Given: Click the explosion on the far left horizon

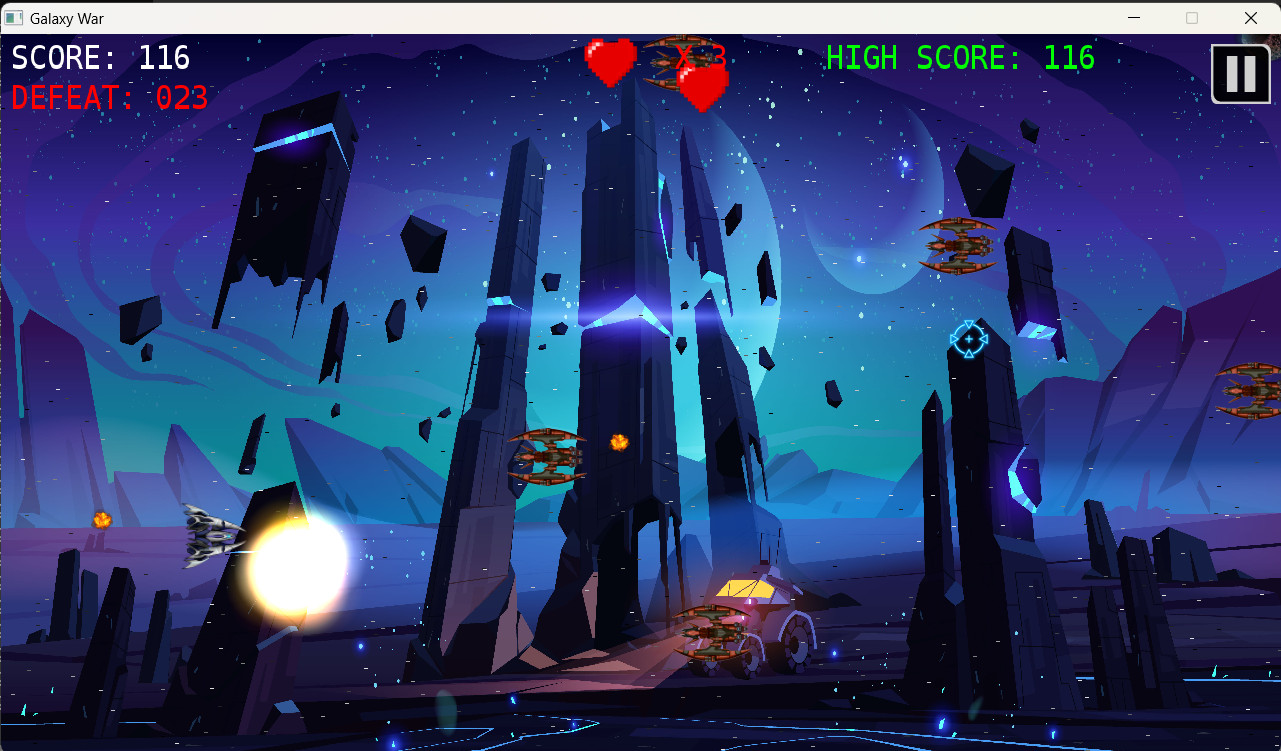Looking at the screenshot, I should click(100, 520).
